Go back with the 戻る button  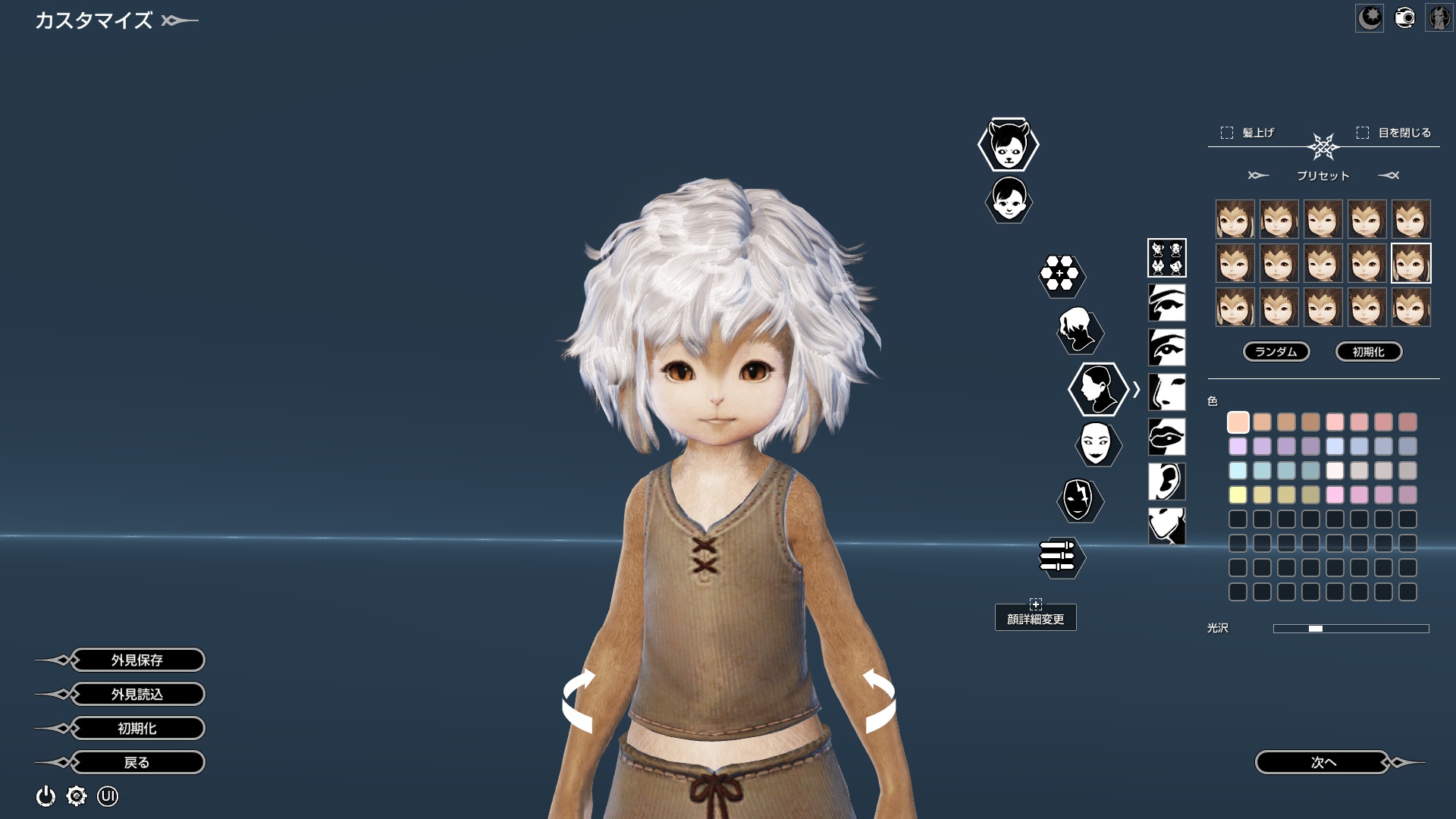coord(137,762)
